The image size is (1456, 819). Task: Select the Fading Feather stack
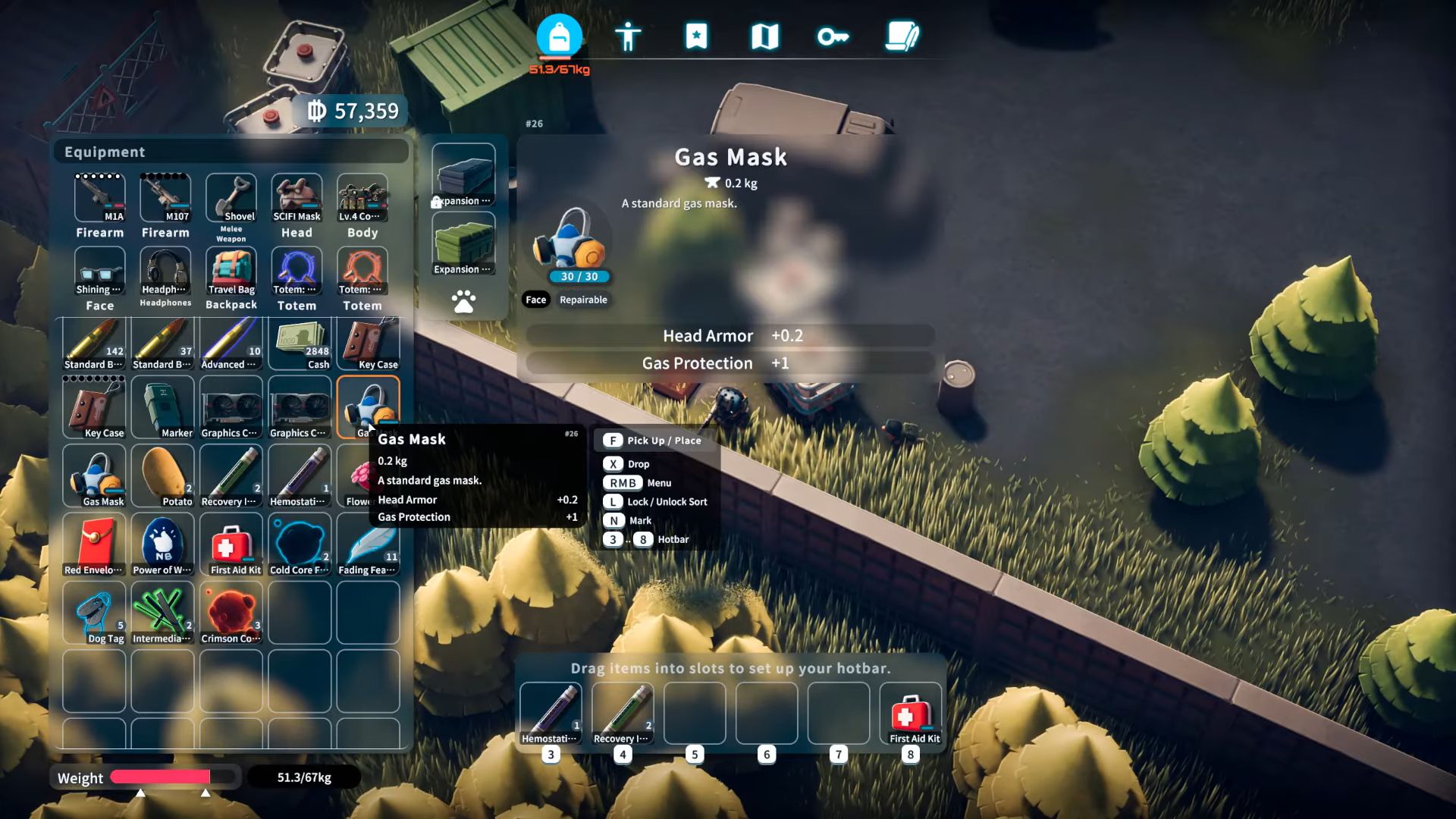coord(368,544)
